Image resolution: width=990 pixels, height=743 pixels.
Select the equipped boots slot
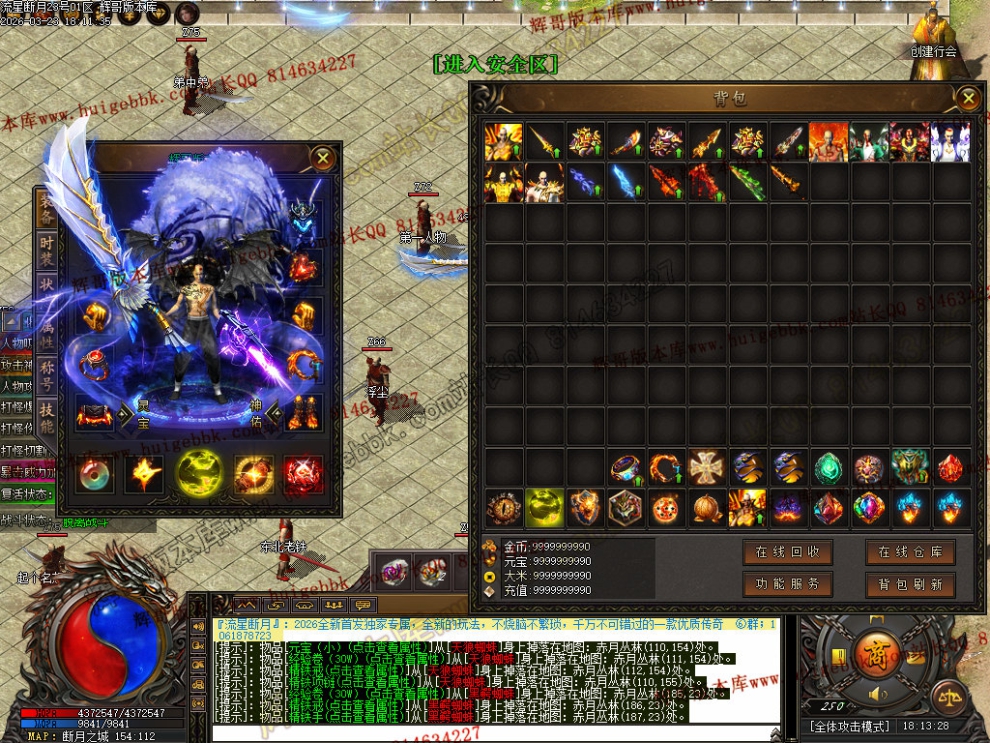[302, 411]
